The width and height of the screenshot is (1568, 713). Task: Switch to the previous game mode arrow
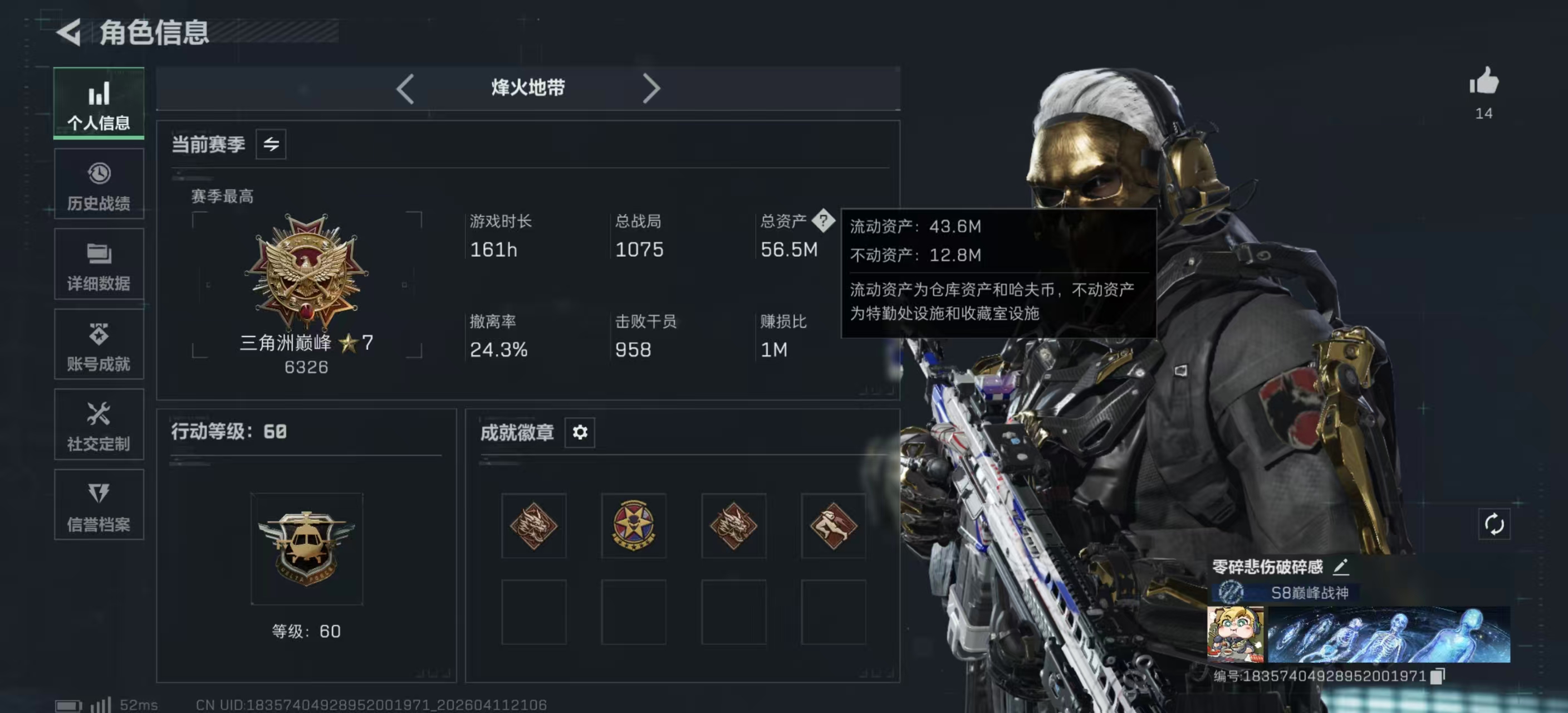click(405, 89)
